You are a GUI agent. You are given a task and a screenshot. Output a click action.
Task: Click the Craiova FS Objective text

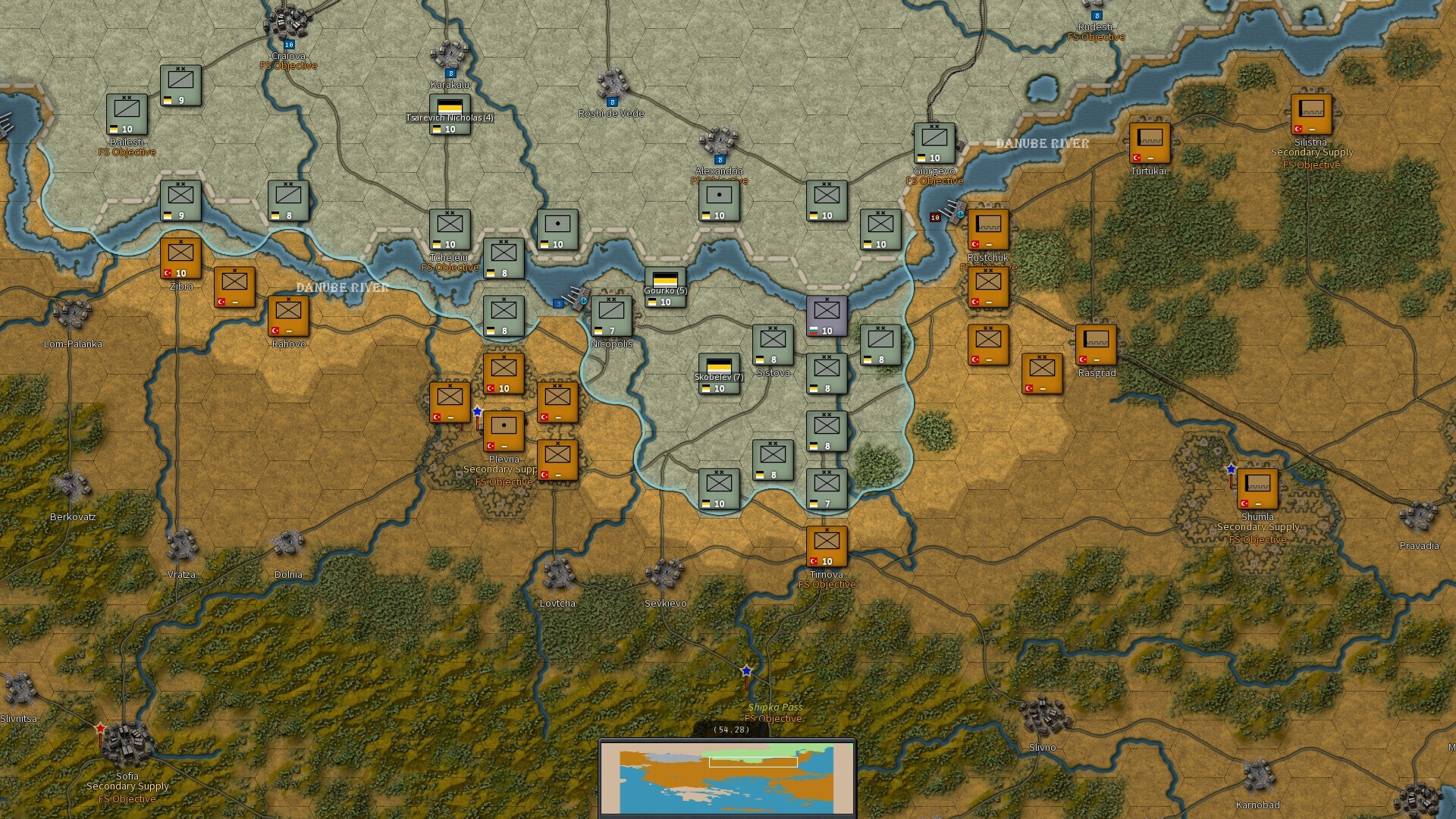click(290, 65)
